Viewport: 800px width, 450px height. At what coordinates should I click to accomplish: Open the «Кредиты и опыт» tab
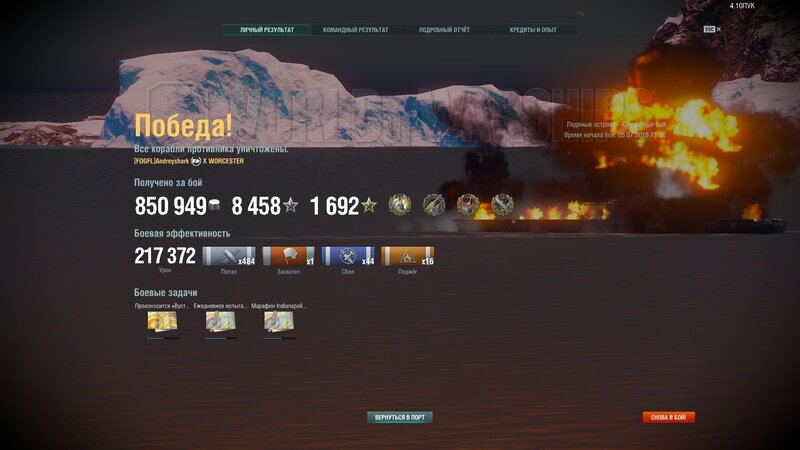[x=534, y=30]
